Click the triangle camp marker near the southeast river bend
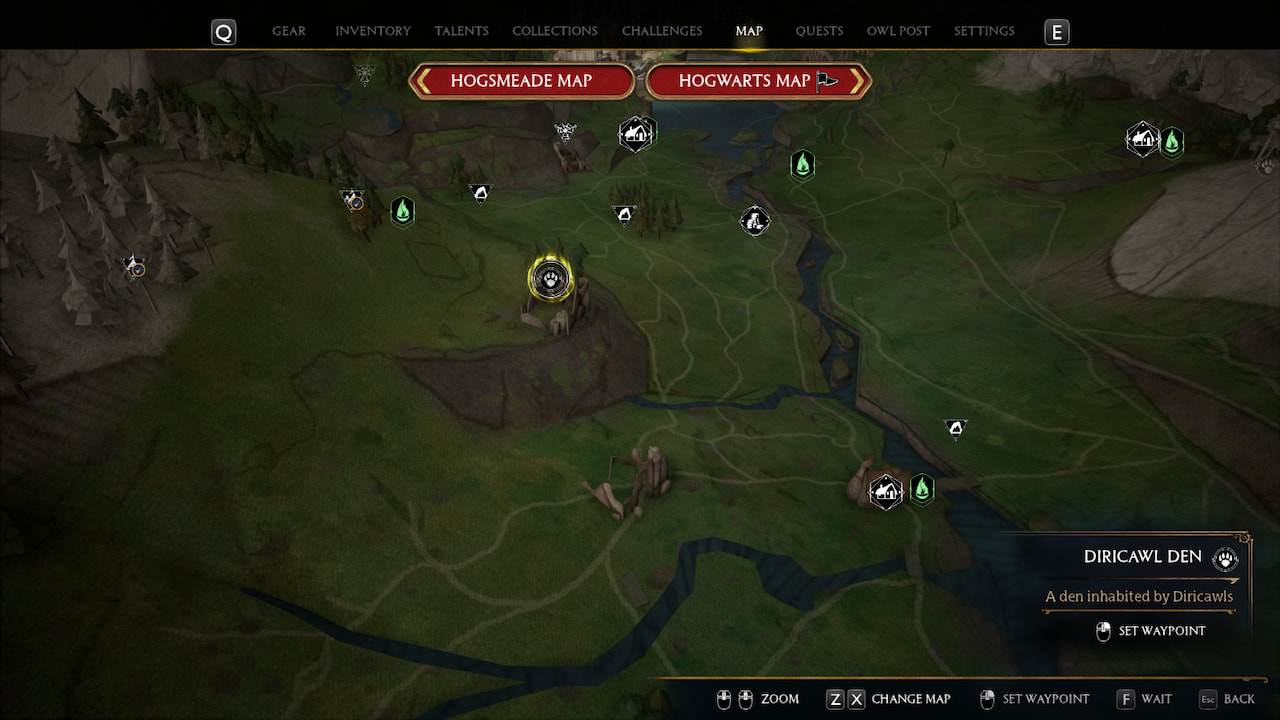 (x=955, y=427)
